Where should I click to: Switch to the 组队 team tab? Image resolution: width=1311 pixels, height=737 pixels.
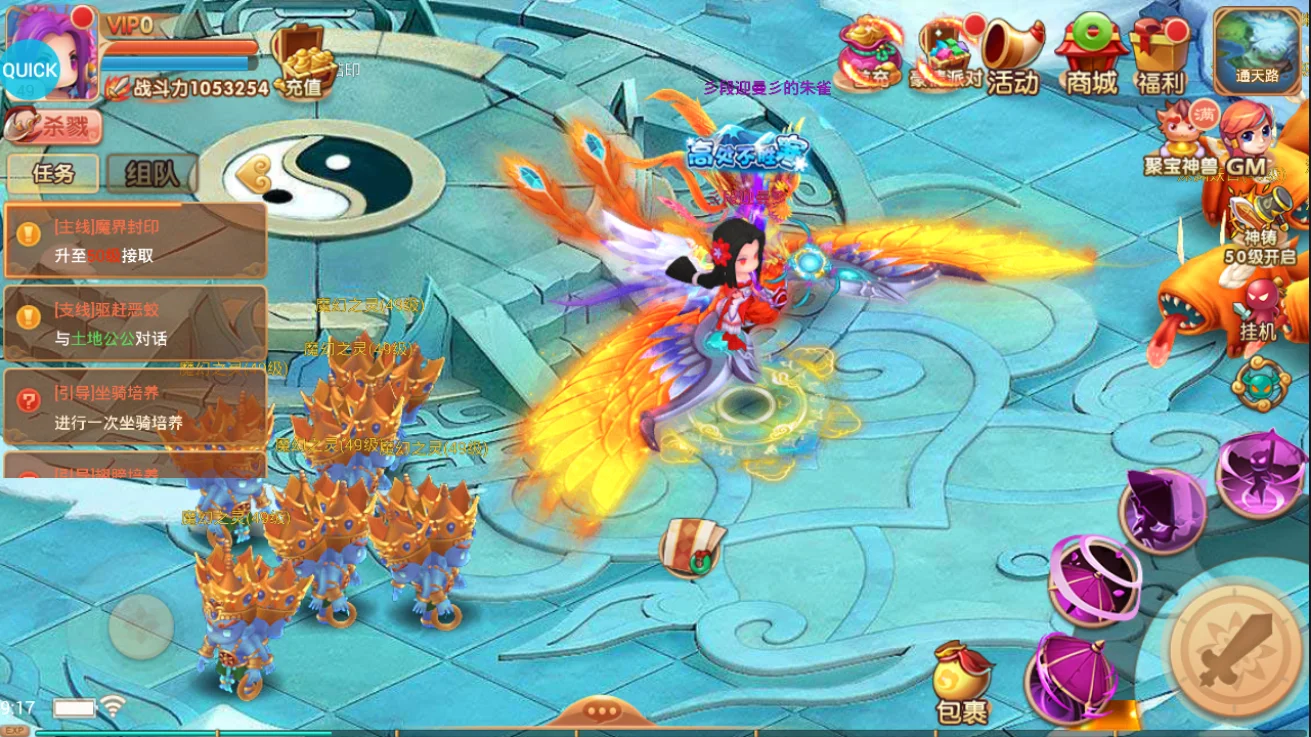pyautogui.click(x=151, y=174)
